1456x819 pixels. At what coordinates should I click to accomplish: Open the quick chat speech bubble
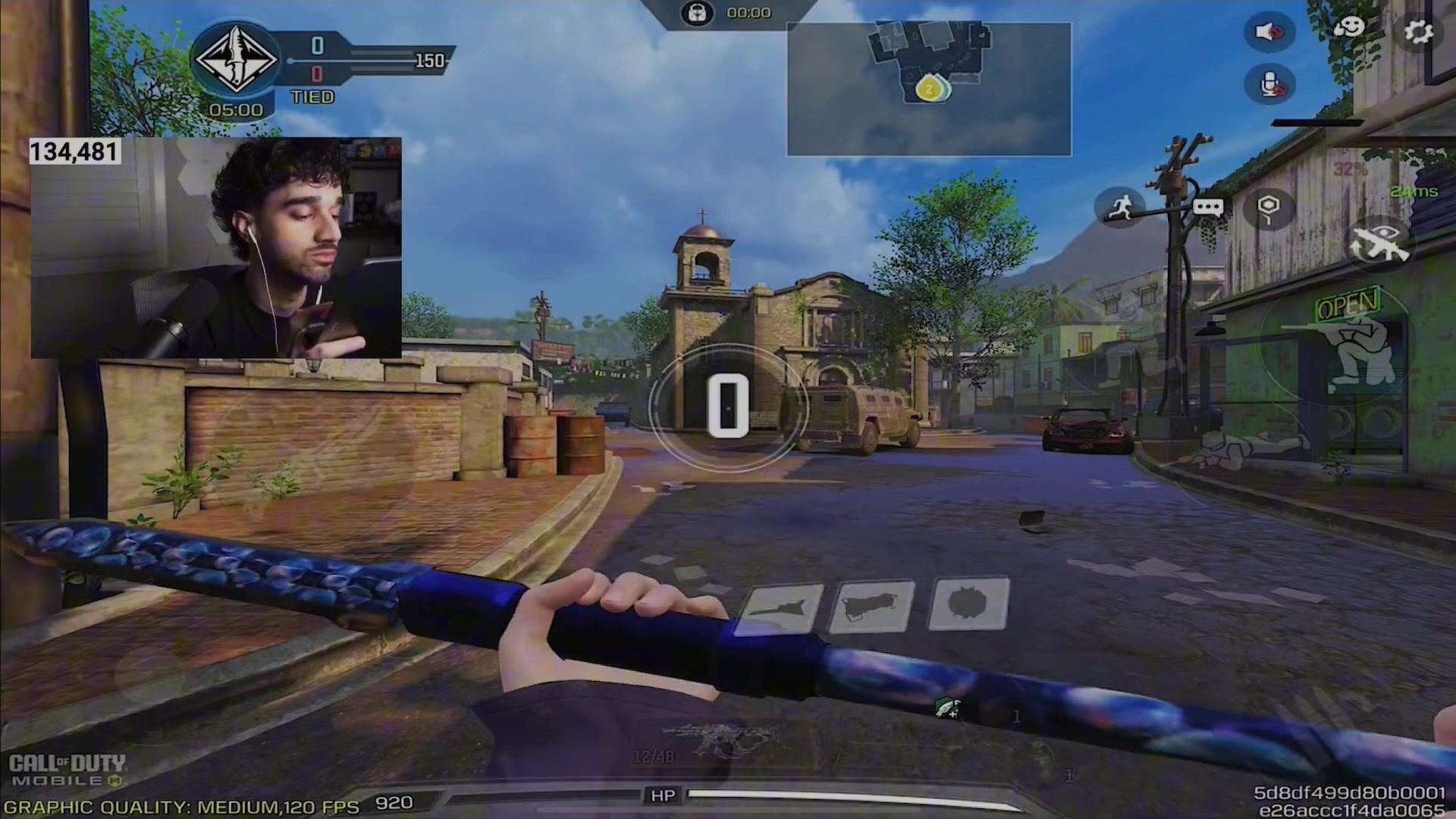point(1207,207)
